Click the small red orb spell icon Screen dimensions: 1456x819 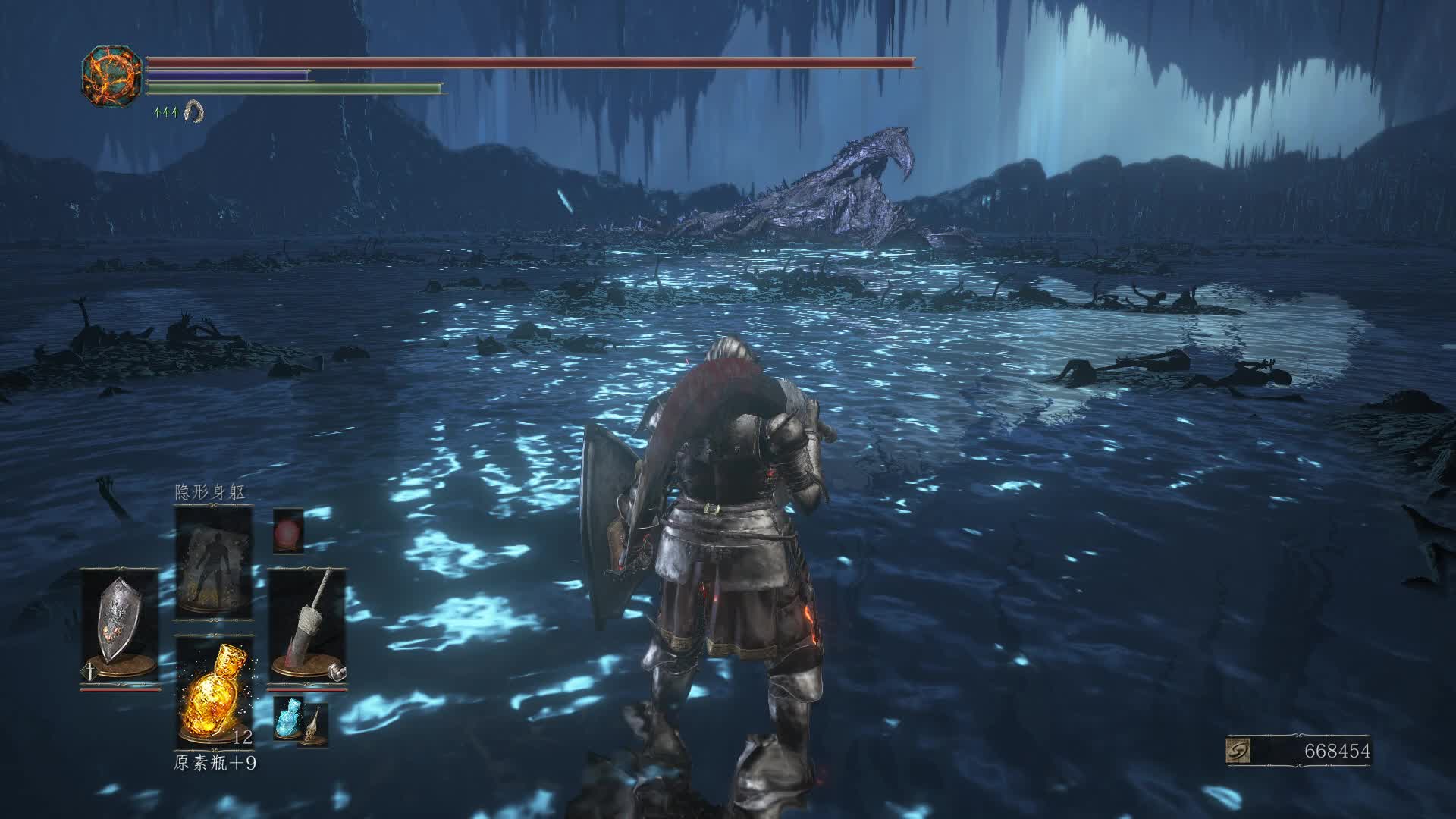pyautogui.click(x=288, y=529)
